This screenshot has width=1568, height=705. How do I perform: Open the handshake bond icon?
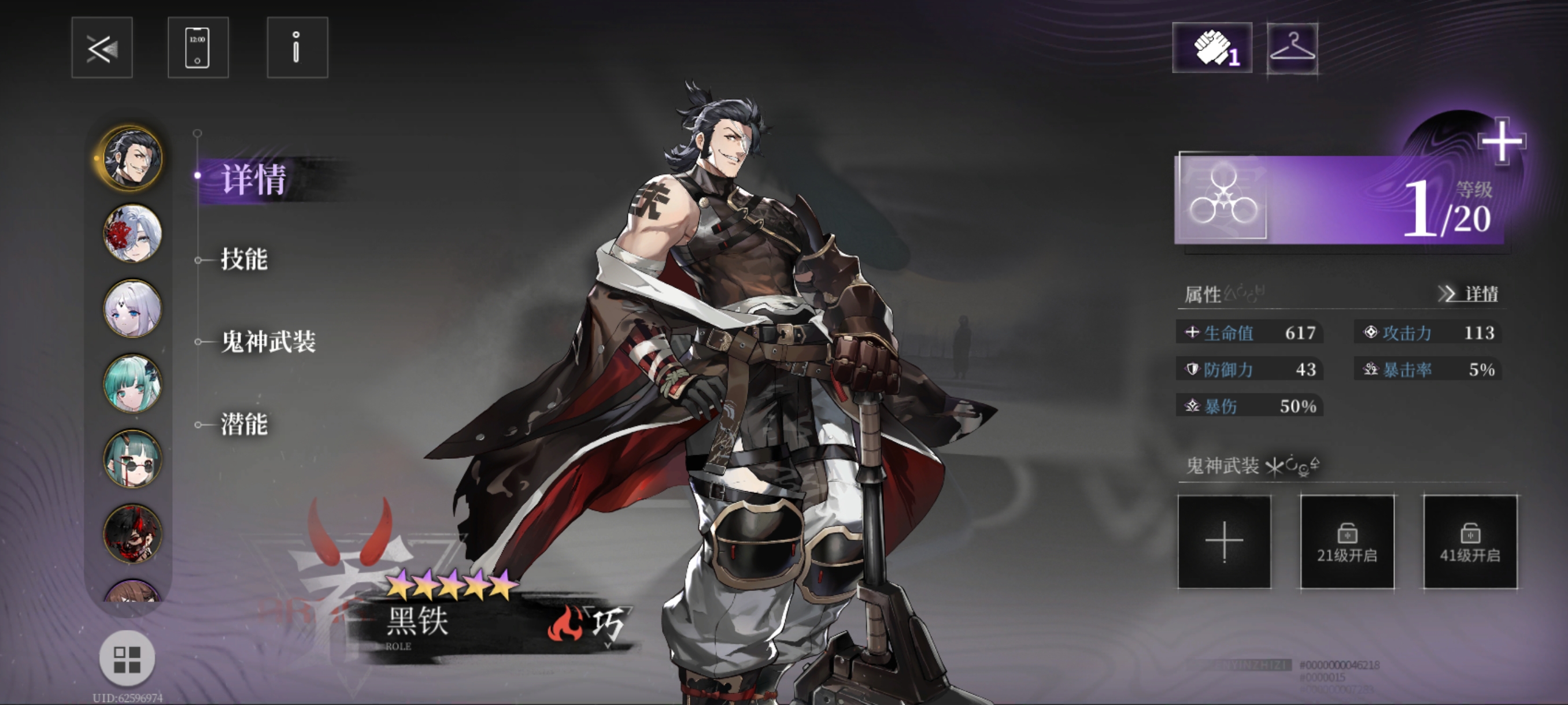coord(1212,47)
